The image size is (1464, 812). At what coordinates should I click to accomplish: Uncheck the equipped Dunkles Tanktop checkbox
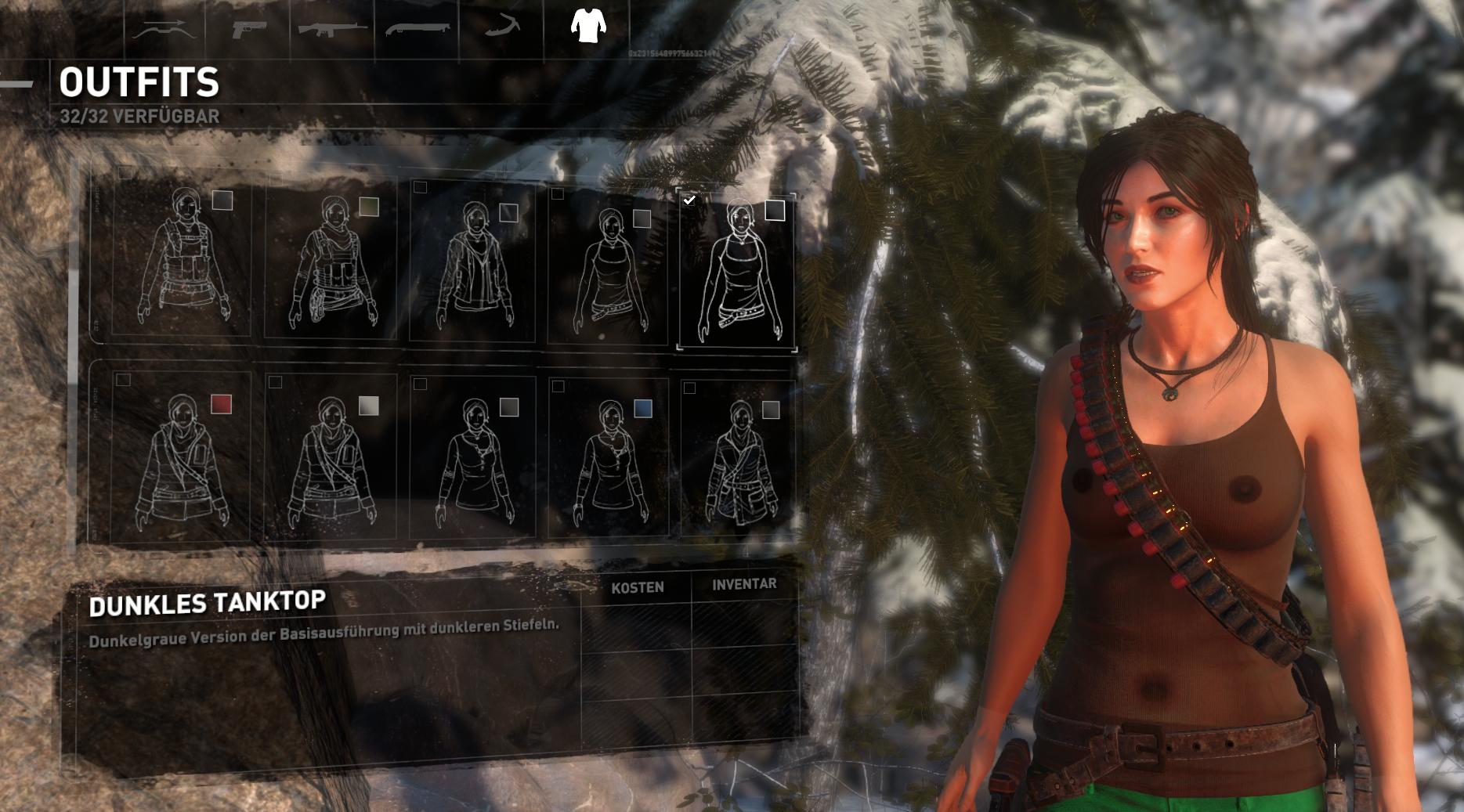coord(690,200)
